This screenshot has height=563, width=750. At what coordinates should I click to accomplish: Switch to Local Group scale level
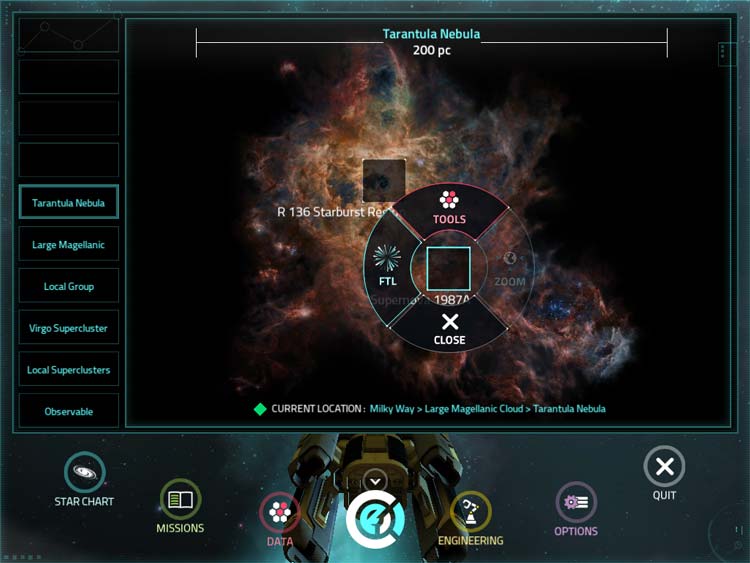tap(69, 287)
